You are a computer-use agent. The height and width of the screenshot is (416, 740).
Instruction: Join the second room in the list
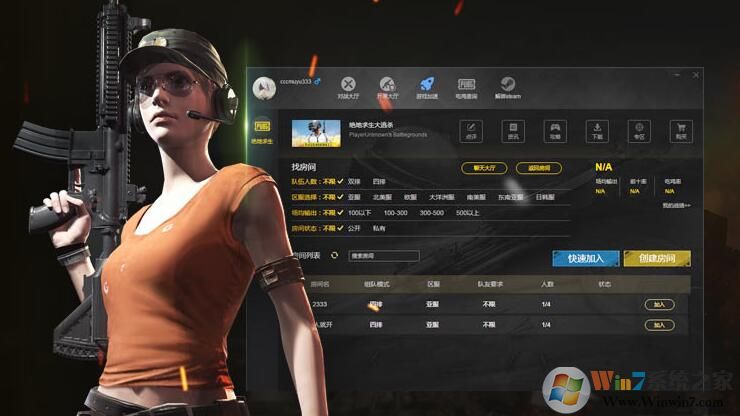point(658,325)
